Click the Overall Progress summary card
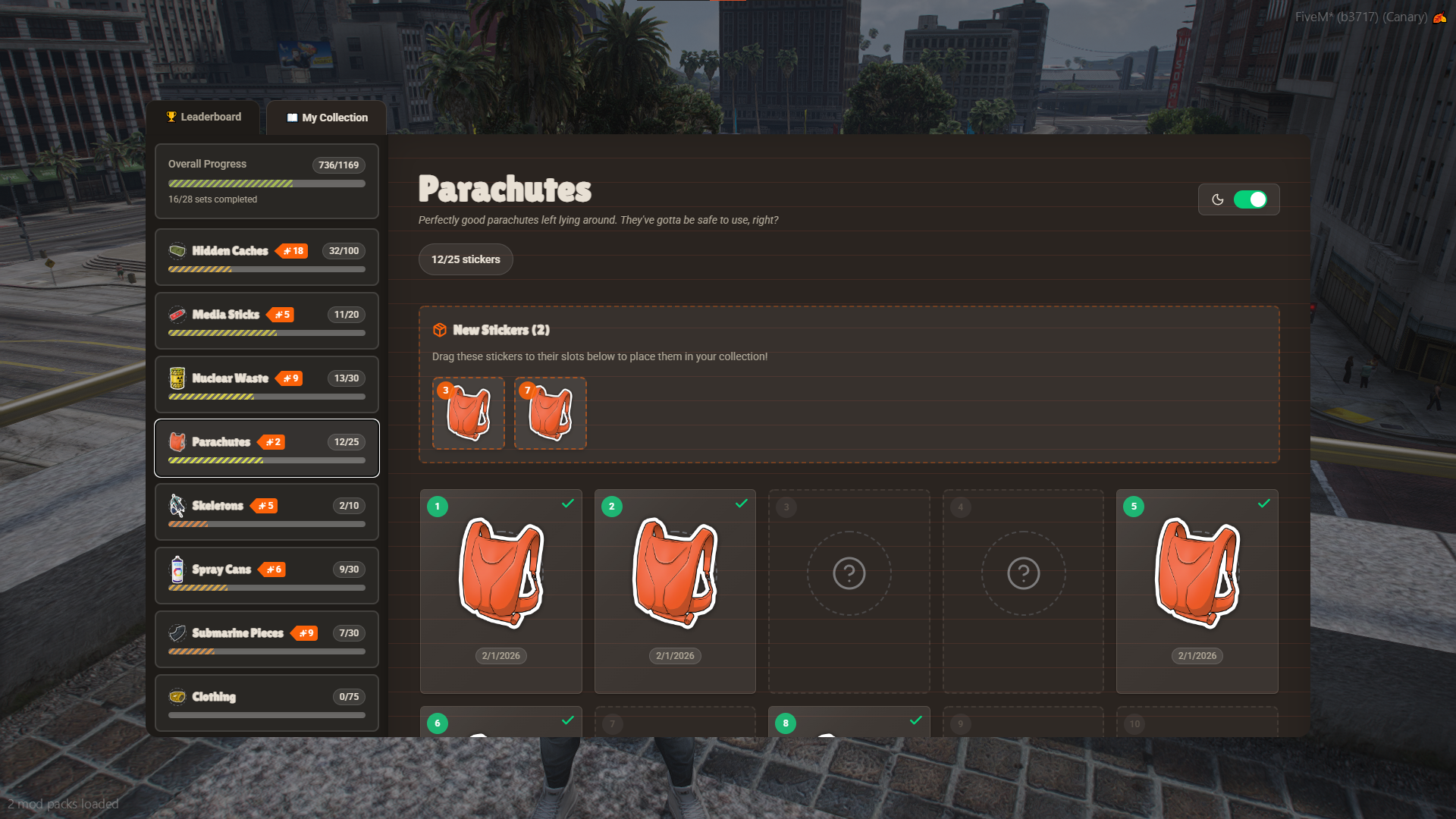The height and width of the screenshot is (819, 1456). pos(266,181)
